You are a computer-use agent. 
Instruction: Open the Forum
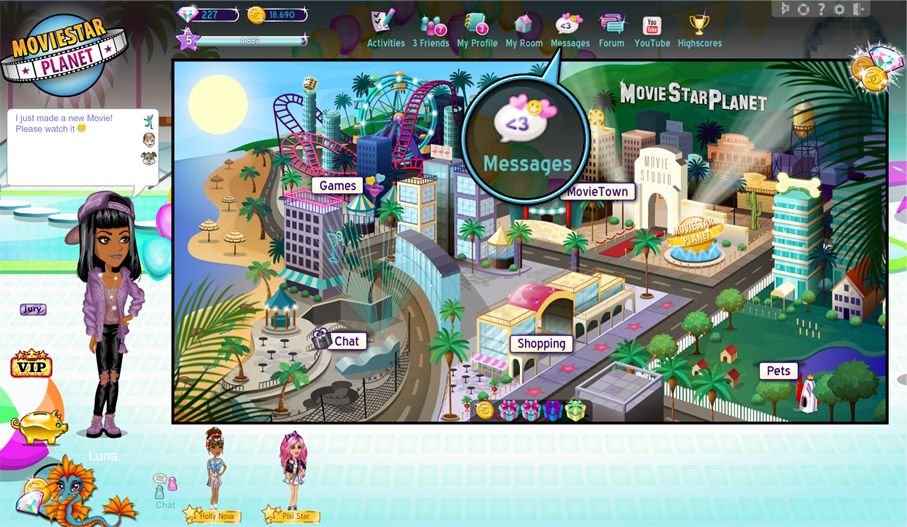(611, 28)
